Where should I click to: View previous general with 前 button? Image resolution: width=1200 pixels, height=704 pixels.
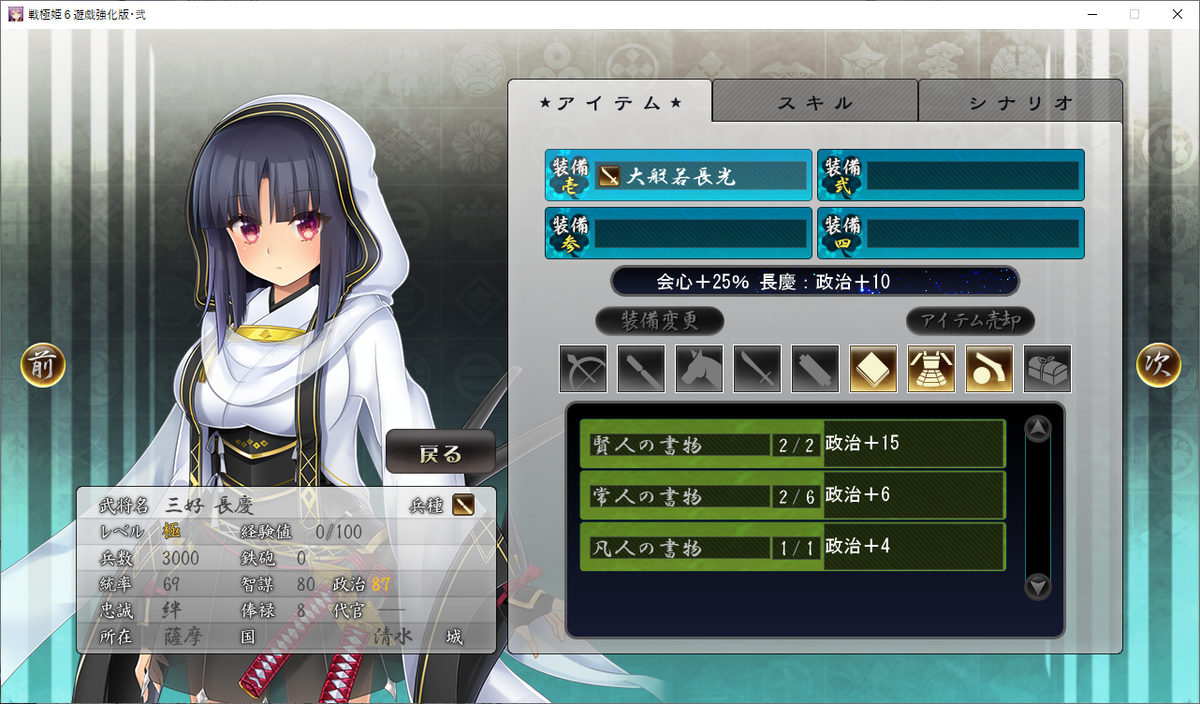tap(43, 366)
